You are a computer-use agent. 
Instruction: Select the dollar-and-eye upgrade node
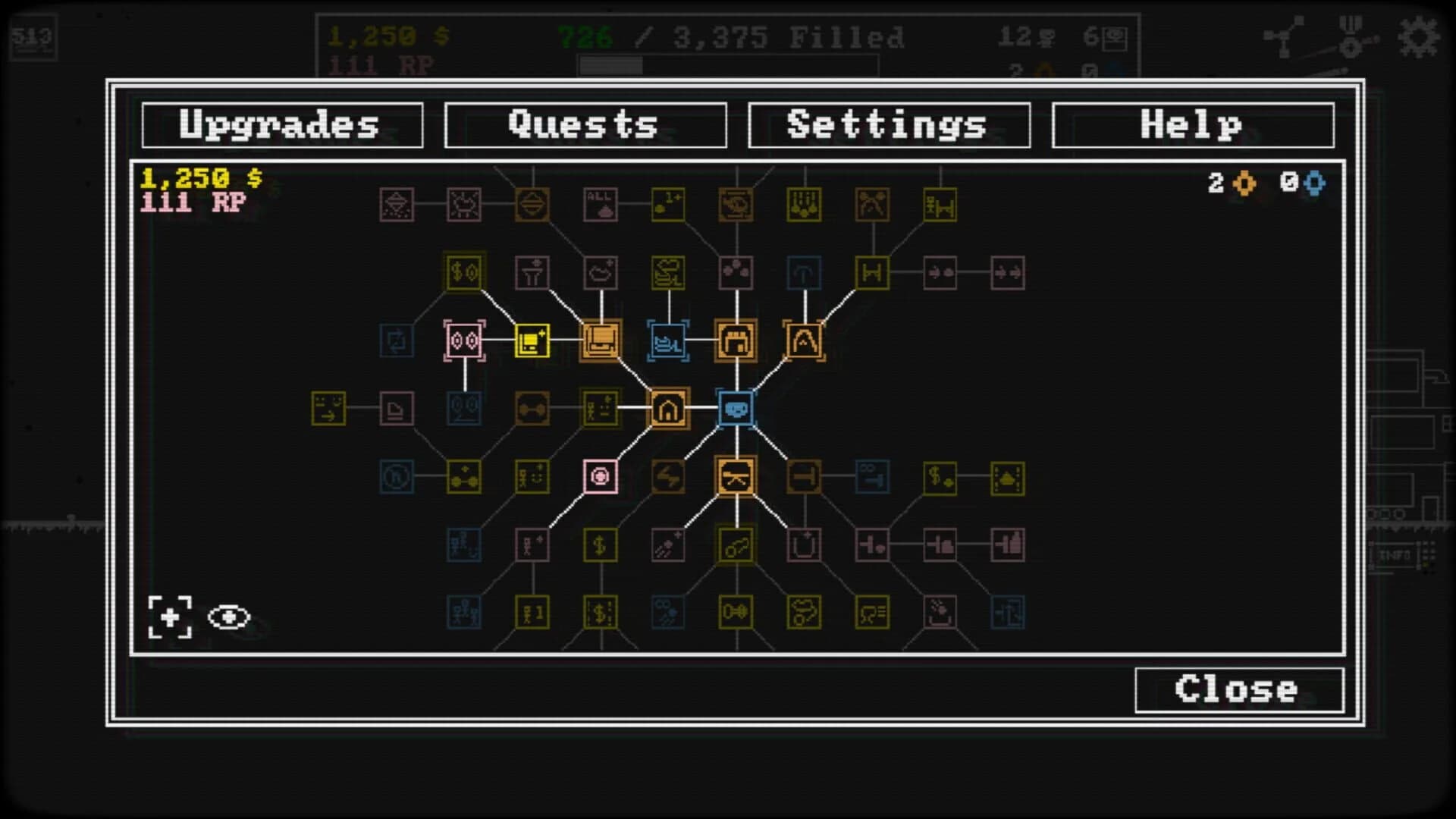click(464, 273)
